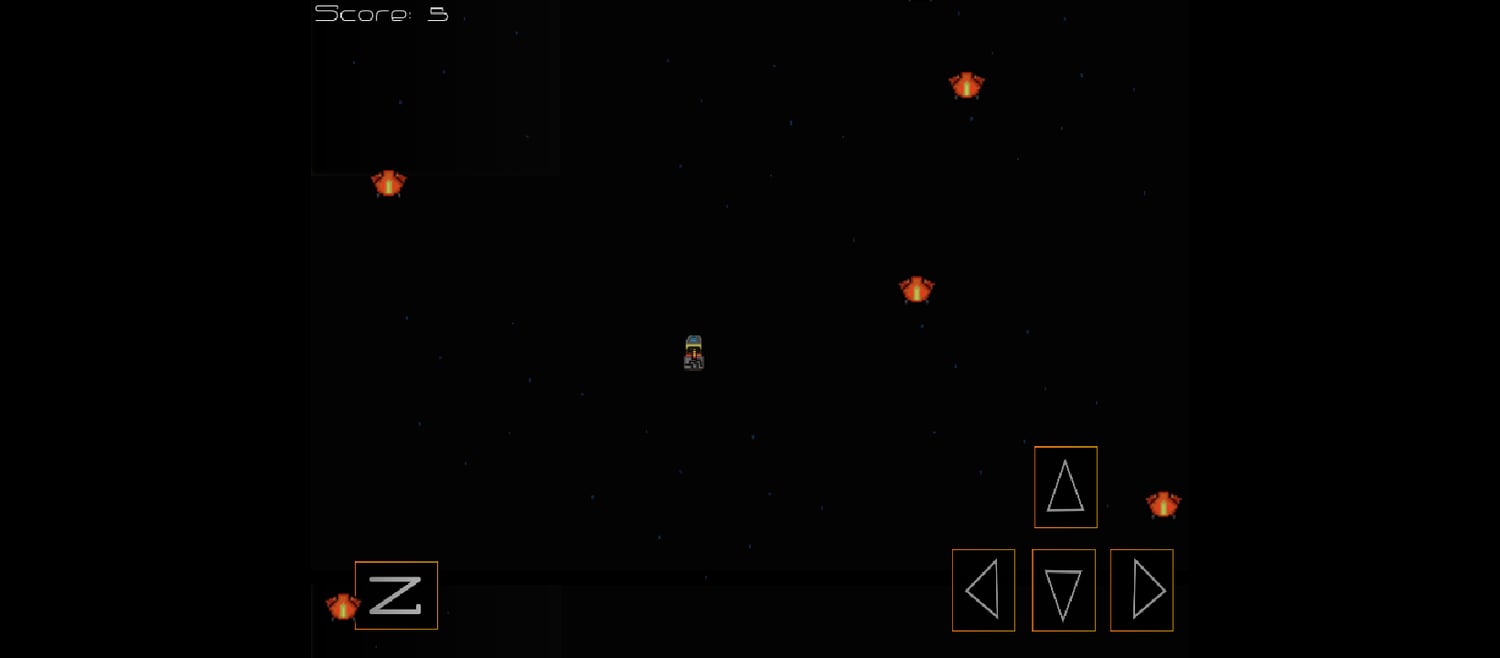Tap the Z fire button
This screenshot has width=1500, height=658.
point(396,595)
